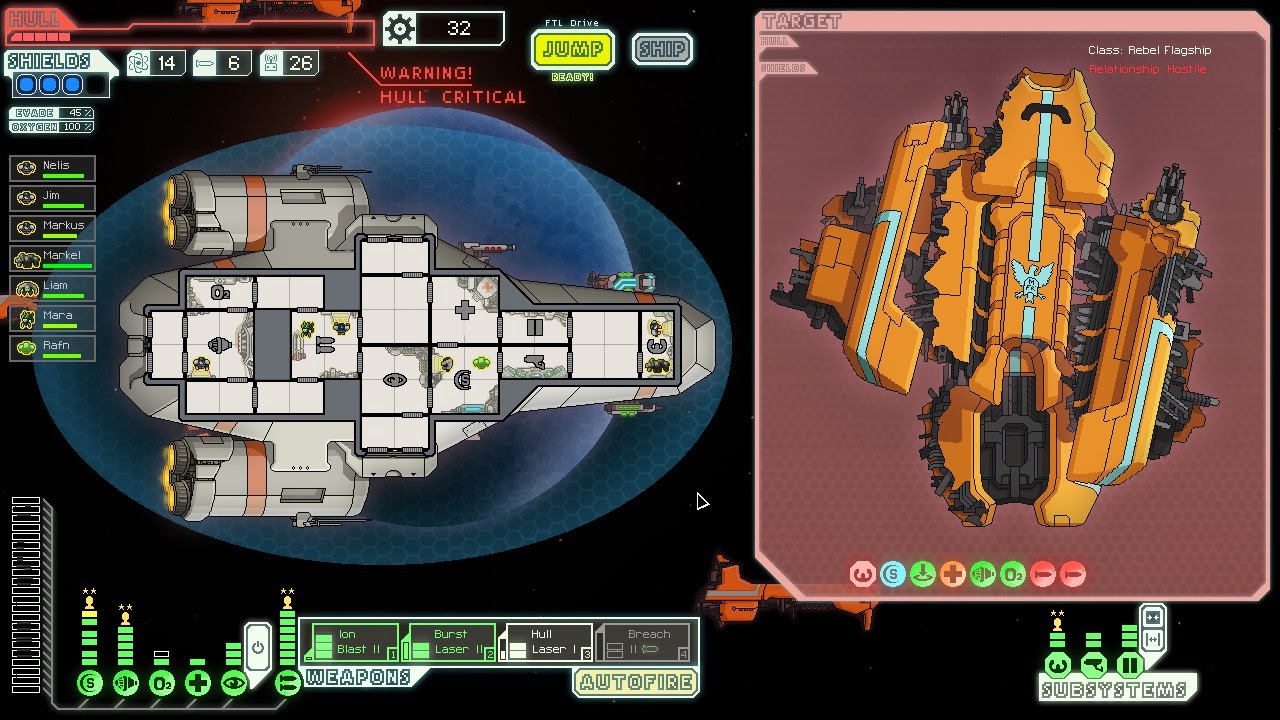Choose Markus from the crew list
Screen dimensions: 1280x720
pos(53,228)
